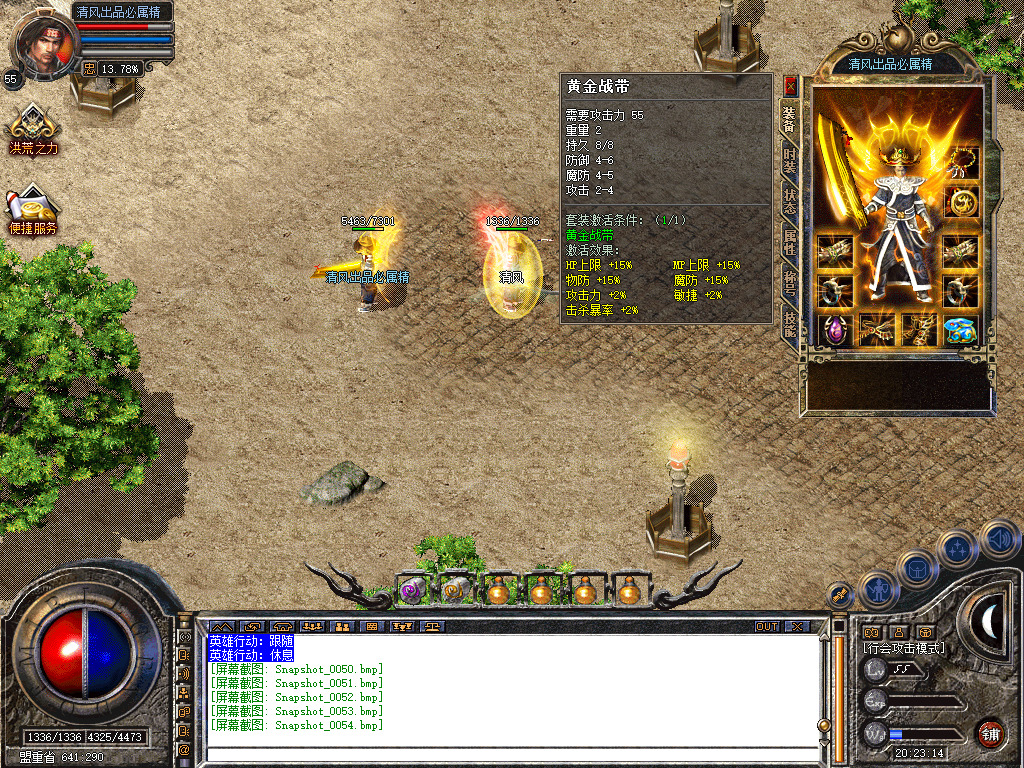
Task: Open the 铺 shop button
Action: pos(990,733)
